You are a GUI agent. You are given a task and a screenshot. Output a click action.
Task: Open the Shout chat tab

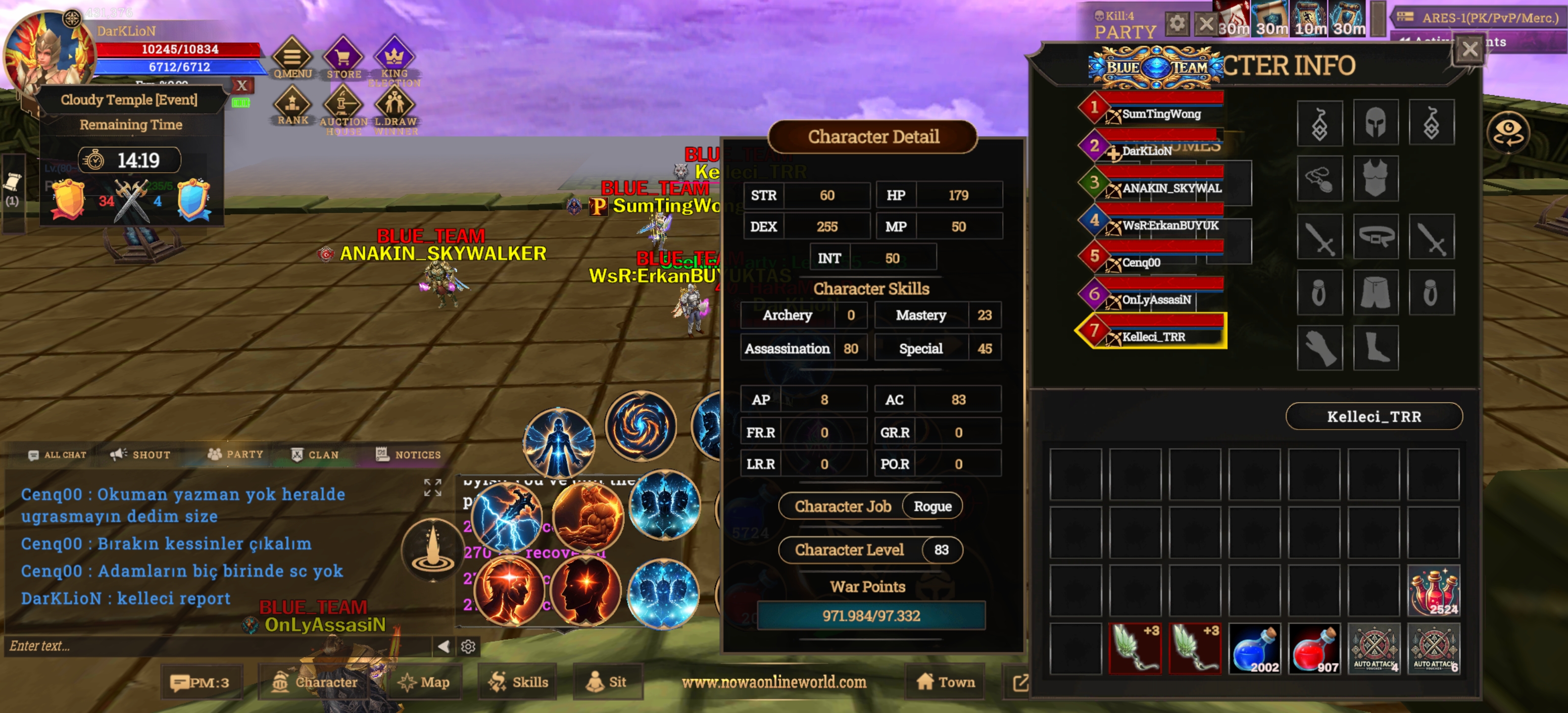coord(141,454)
